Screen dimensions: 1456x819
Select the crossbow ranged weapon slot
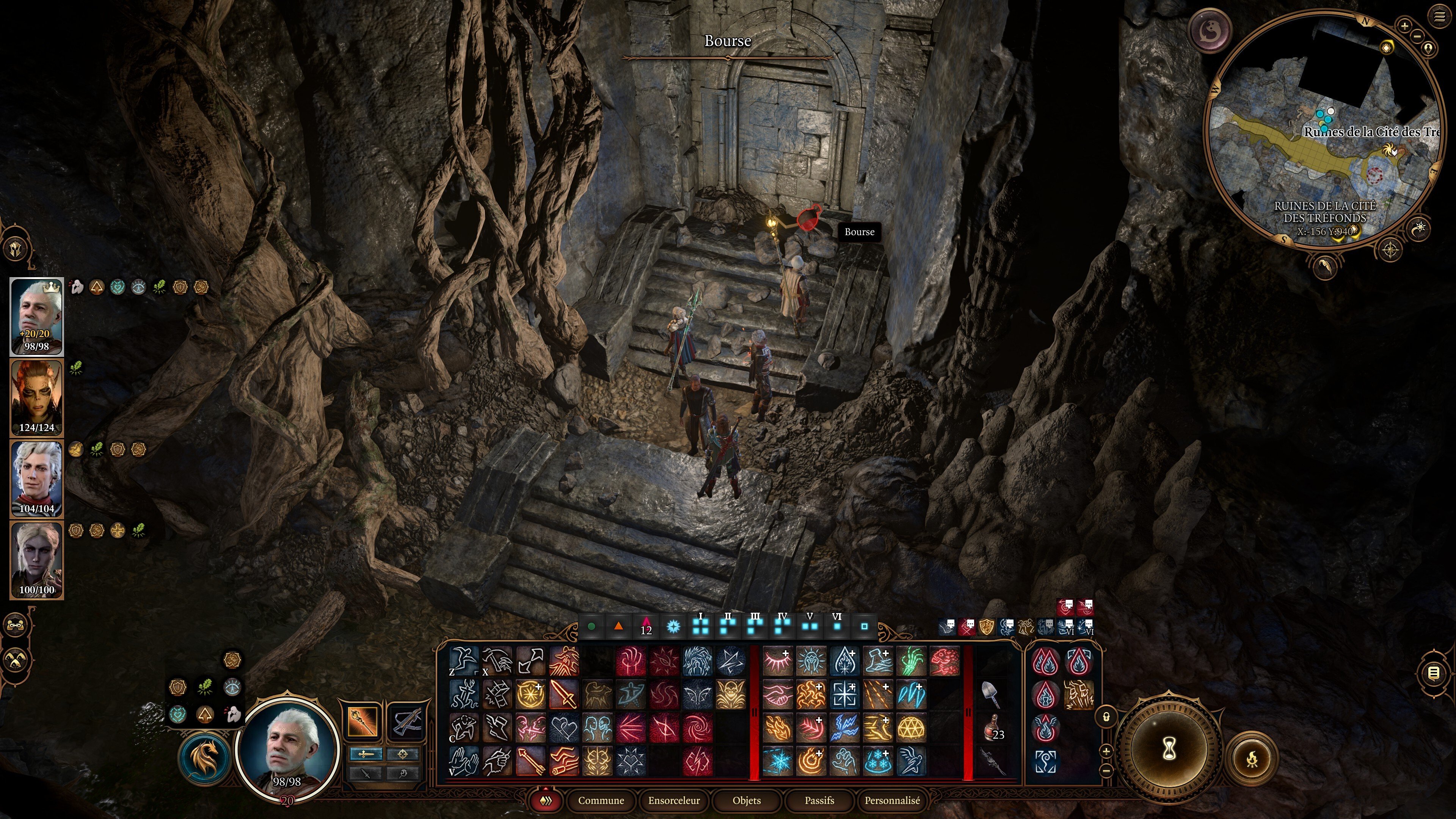[406, 721]
